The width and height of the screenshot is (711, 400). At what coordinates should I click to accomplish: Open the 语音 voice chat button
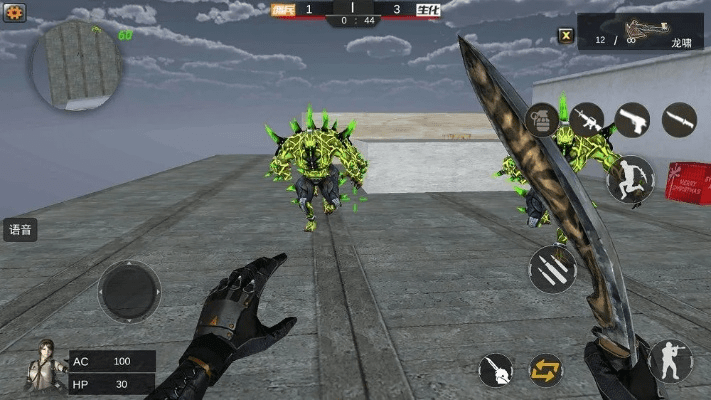[x=20, y=230]
